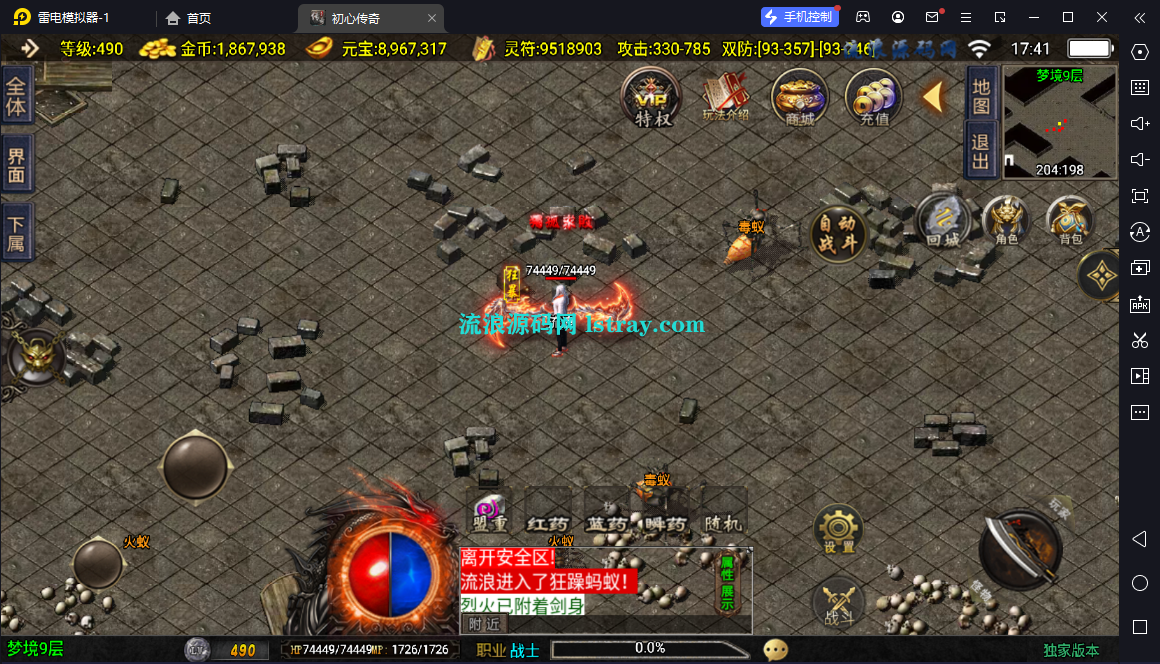This screenshot has height=664, width=1160.
Task: Select the 界面 tab on the left
Action: (17, 163)
